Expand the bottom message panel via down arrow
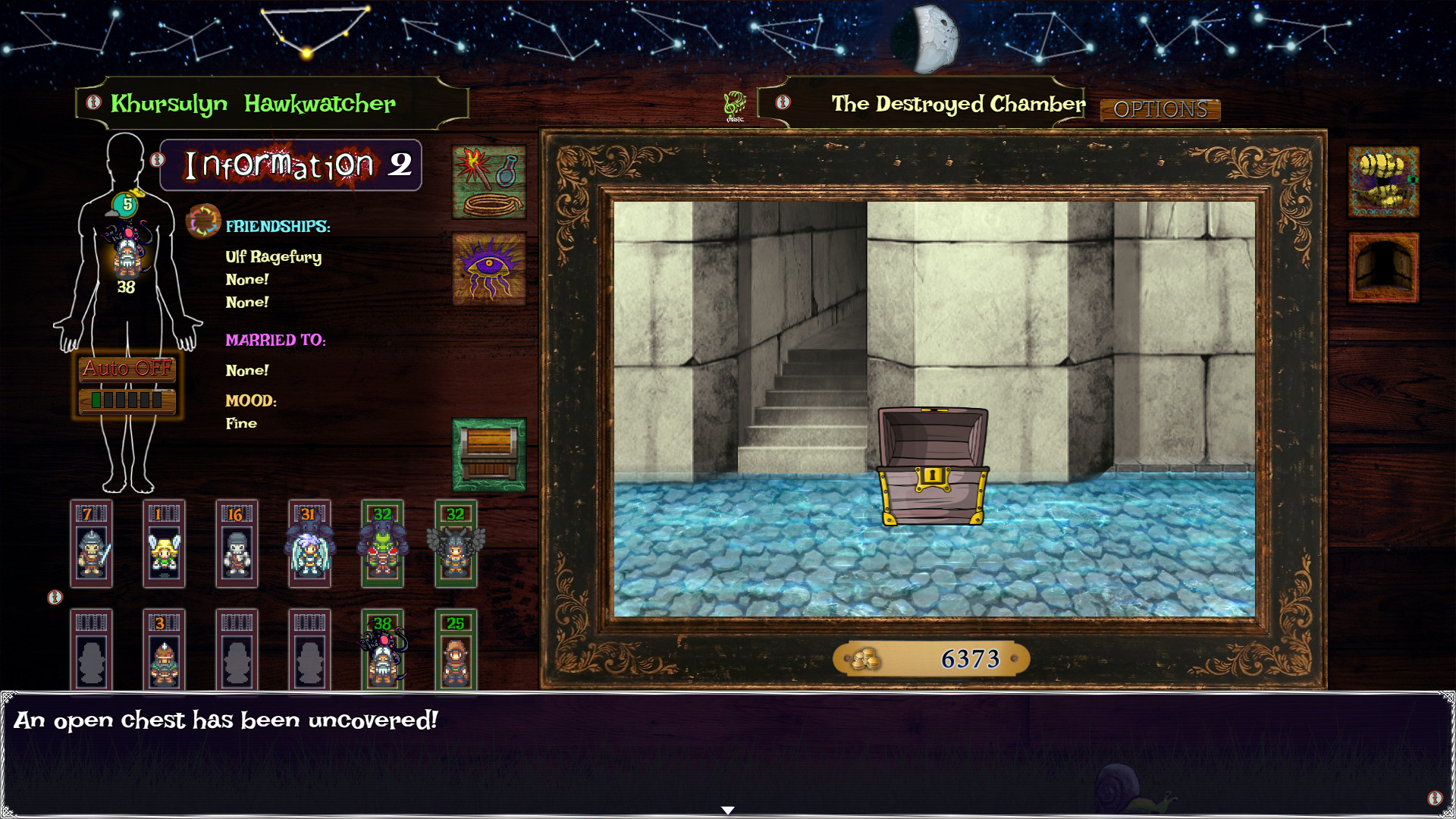This screenshot has height=819, width=1456. pos(727,809)
